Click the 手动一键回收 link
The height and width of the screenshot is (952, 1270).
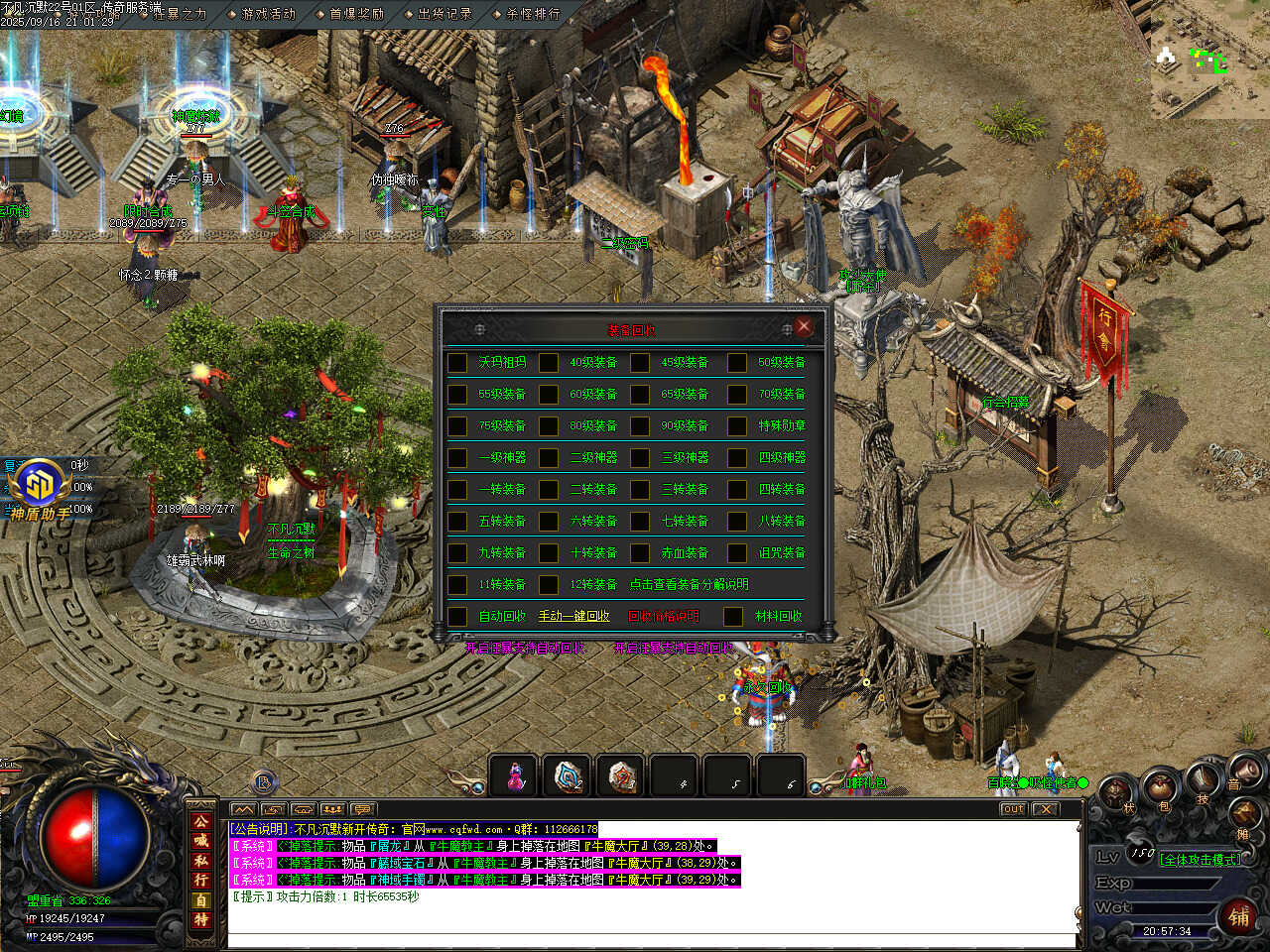[573, 617]
